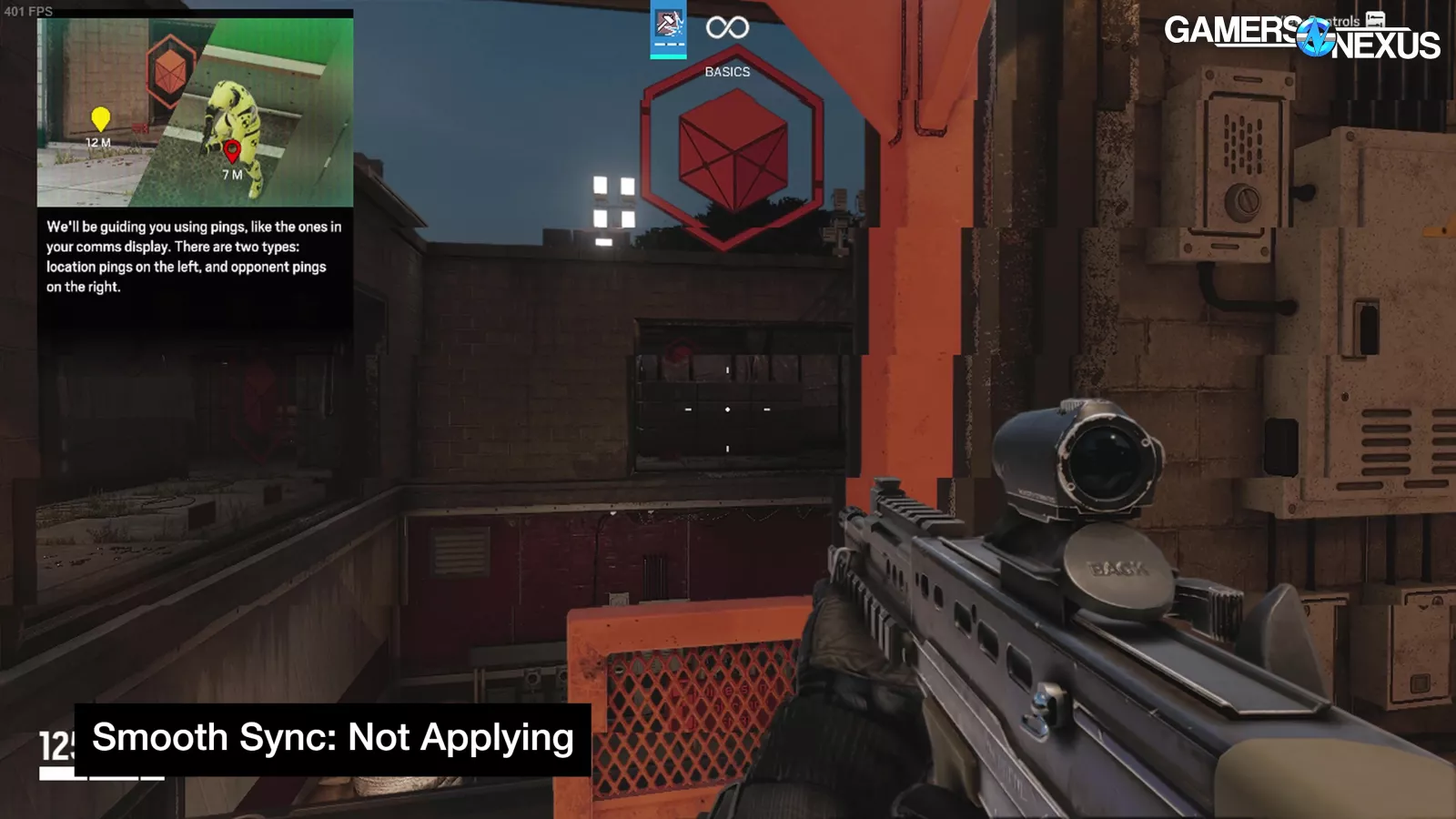Select the Sledge operator card with hammer icon
The height and width of the screenshot is (819, 1456).
(x=668, y=28)
